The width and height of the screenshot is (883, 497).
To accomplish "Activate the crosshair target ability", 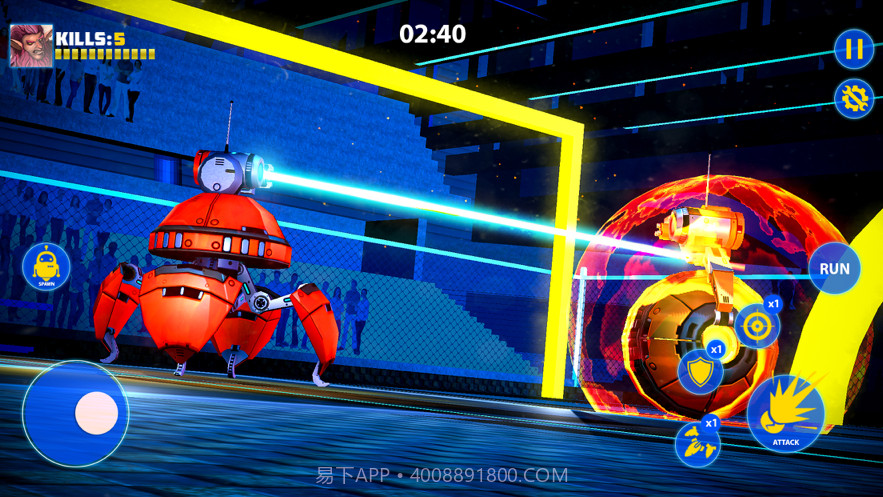I will (756, 326).
